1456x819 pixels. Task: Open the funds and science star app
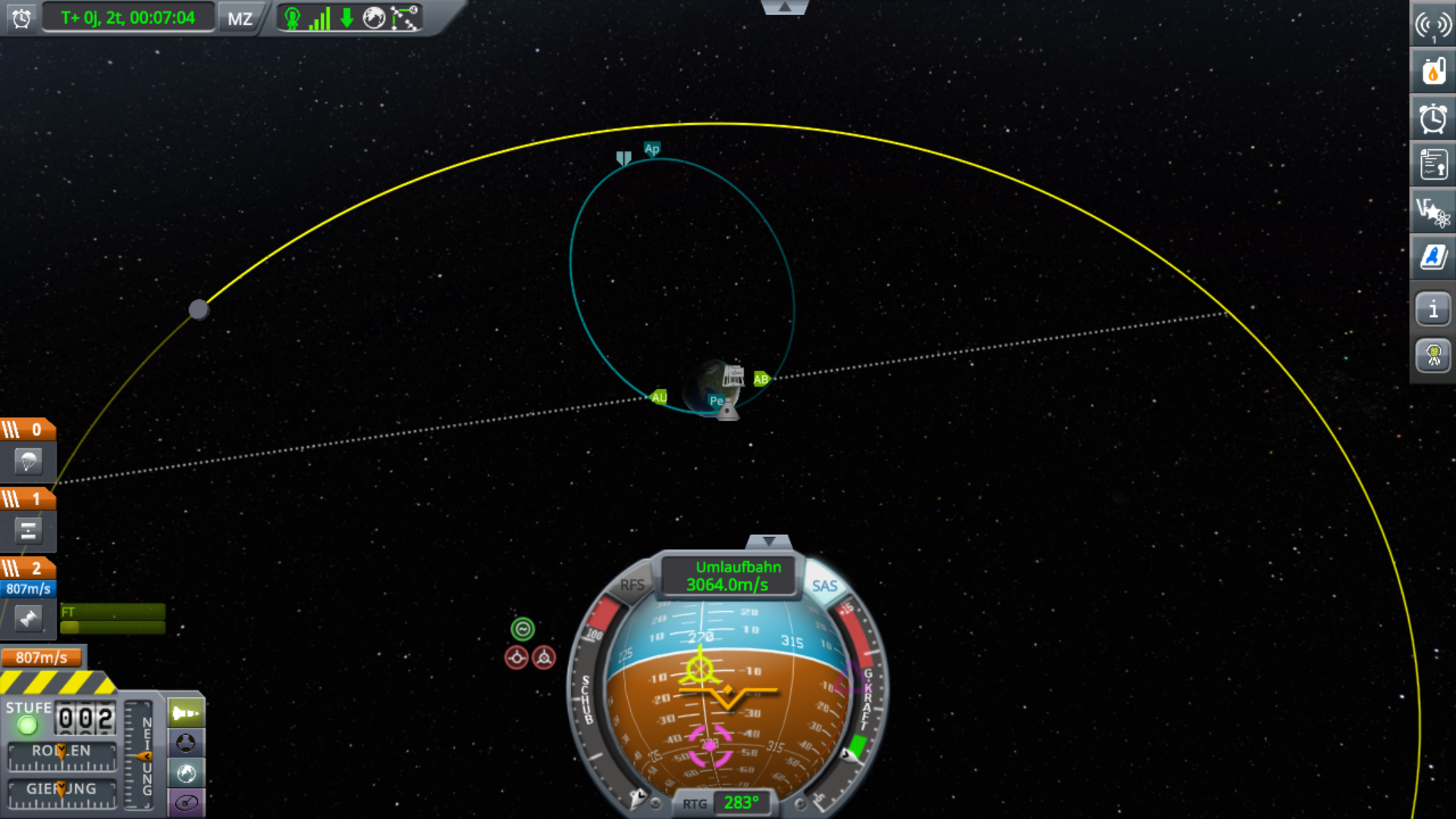(1432, 212)
